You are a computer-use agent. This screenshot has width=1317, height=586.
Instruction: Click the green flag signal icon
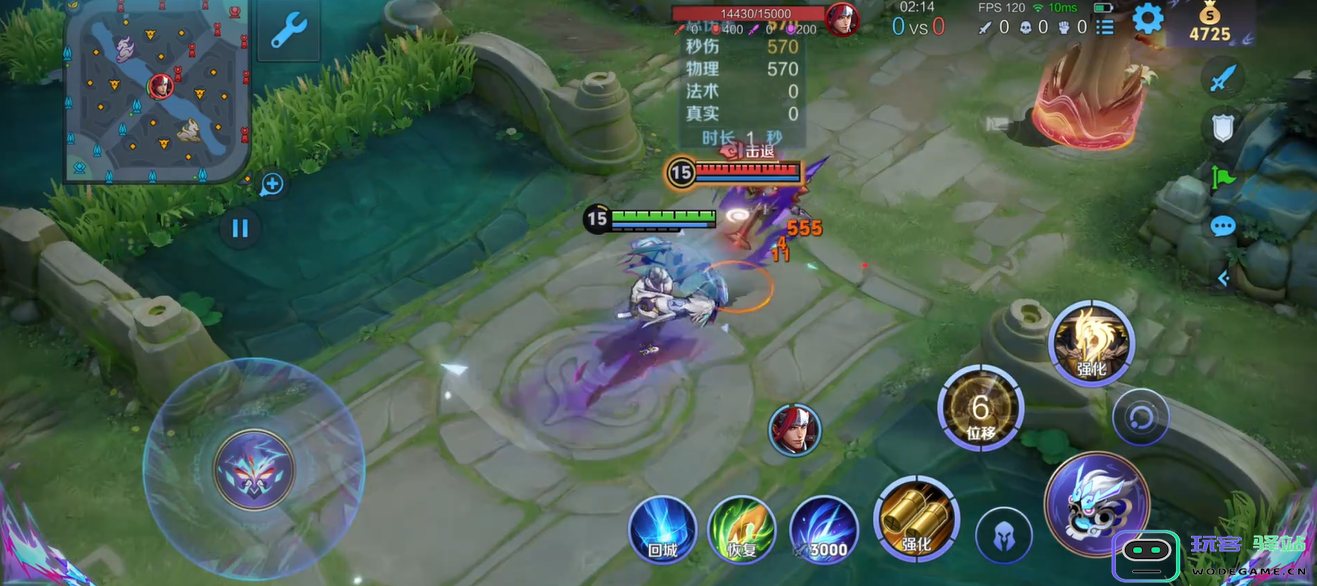pos(1223,178)
